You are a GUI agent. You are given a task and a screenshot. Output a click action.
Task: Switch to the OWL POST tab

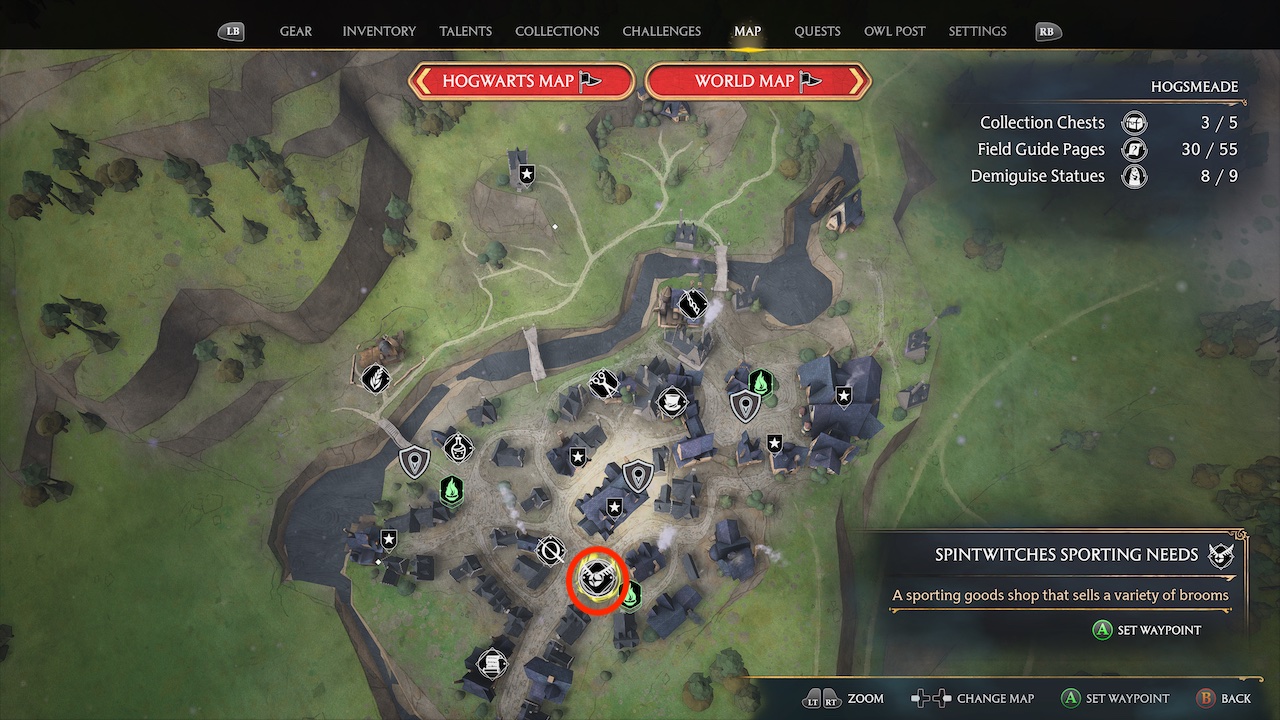click(x=894, y=31)
